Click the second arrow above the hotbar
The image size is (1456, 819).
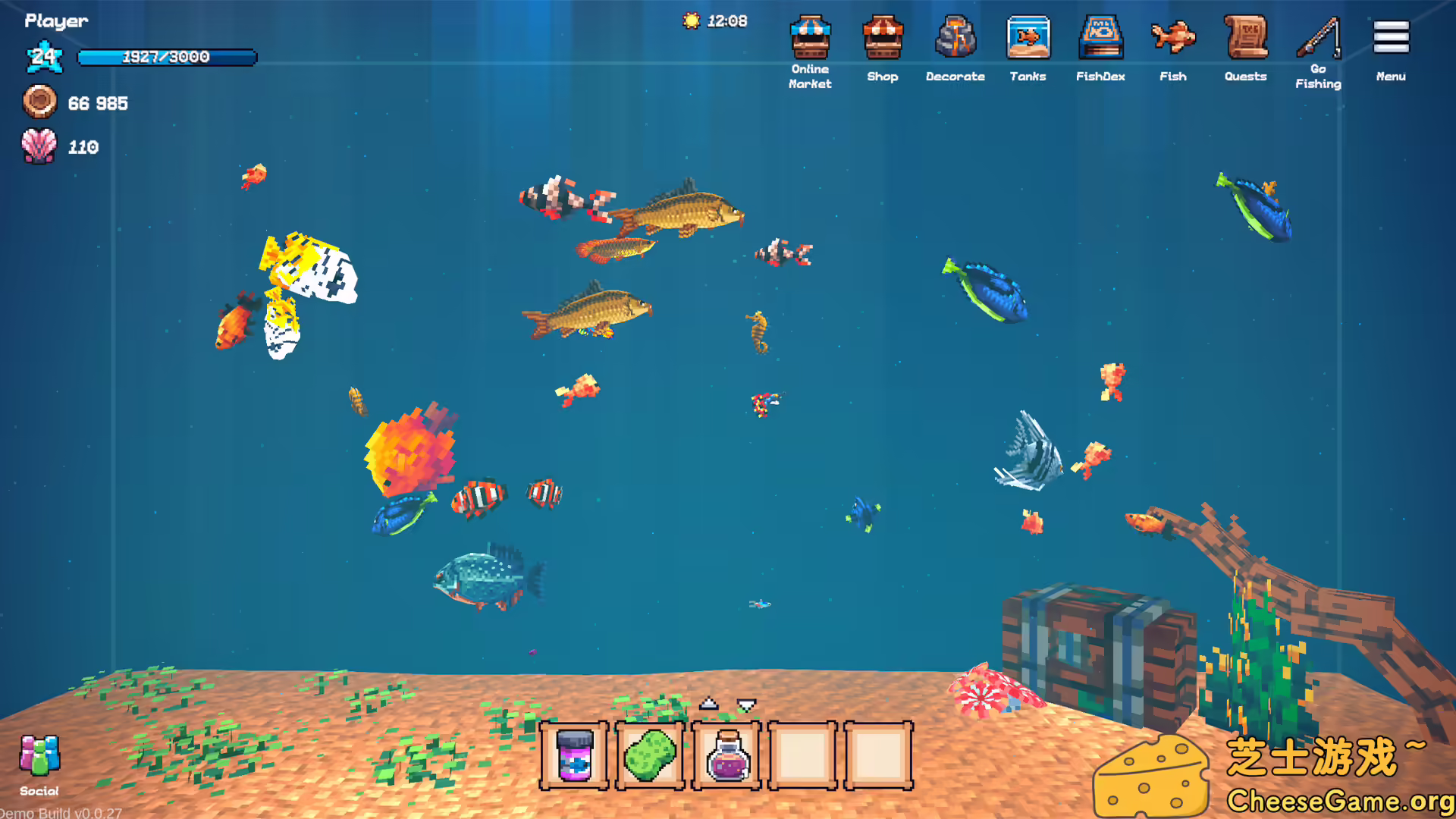coord(745,703)
